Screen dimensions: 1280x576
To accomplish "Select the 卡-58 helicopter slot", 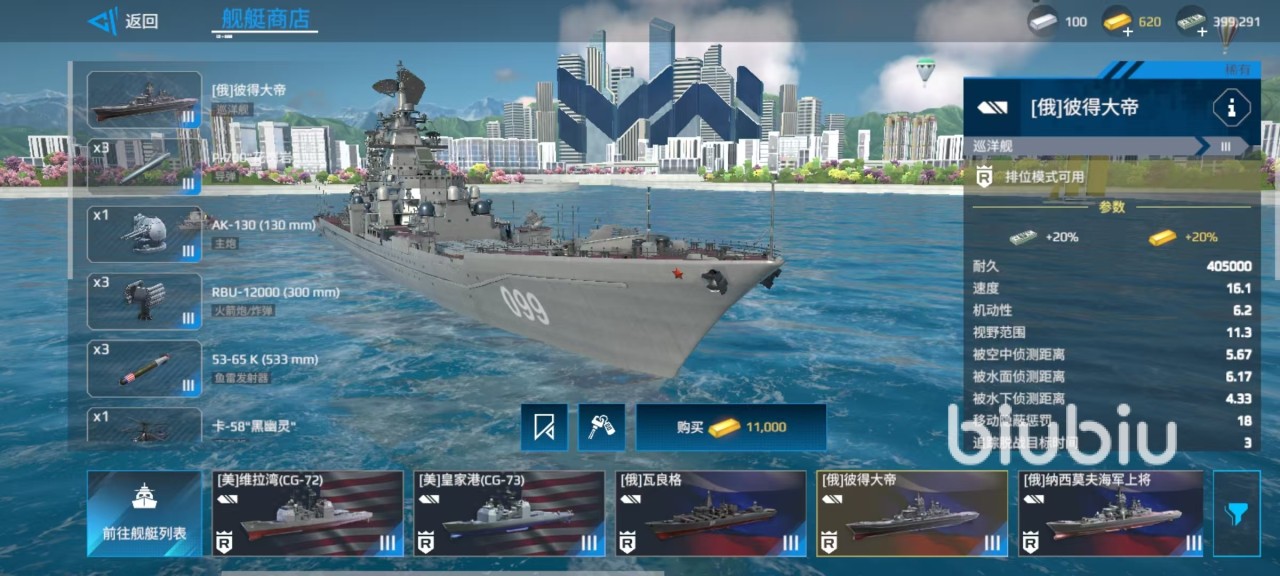I will [144, 426].
